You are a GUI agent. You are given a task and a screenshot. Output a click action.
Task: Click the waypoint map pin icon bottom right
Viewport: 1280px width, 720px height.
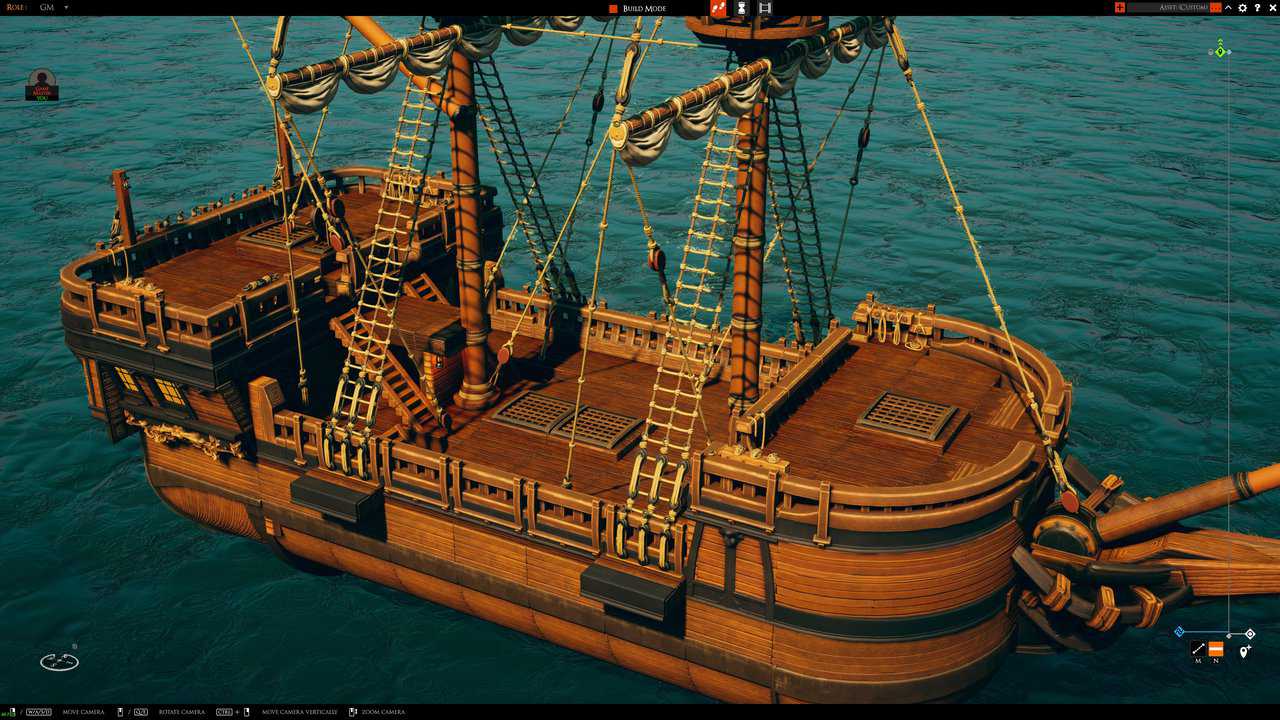[x=1243, y=650]
